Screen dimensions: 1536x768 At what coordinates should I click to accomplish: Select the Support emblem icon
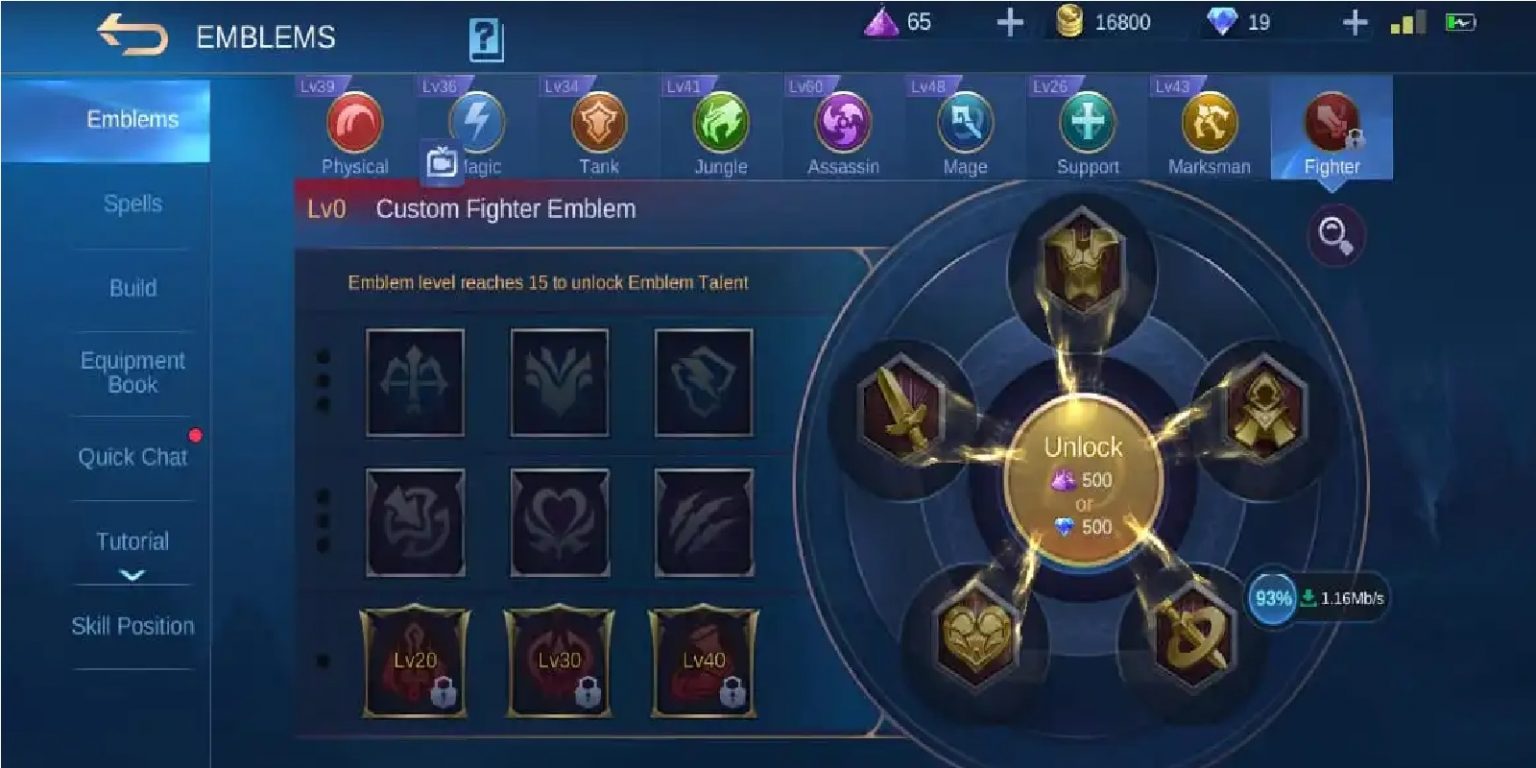[1086, 122]
